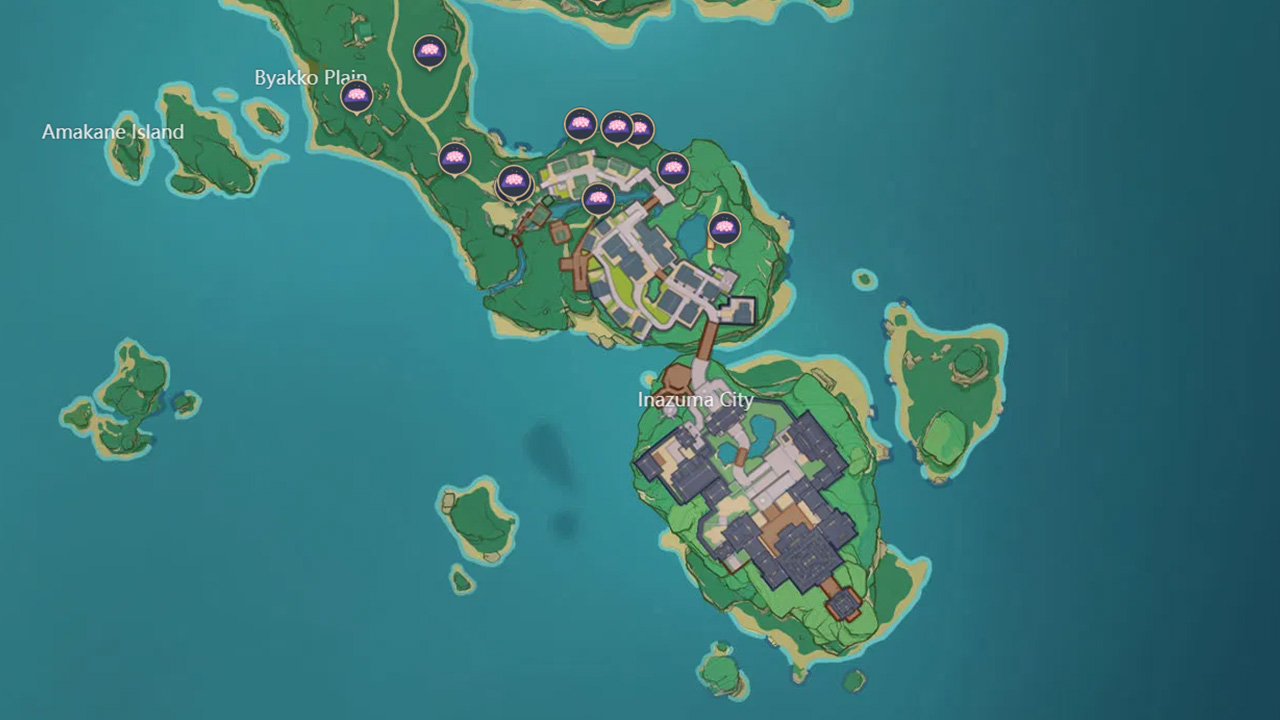Select the Sakura Bloom marker on Byakko Plain
This screenshot has width=1280, height=720.
(x=357, y=95)
